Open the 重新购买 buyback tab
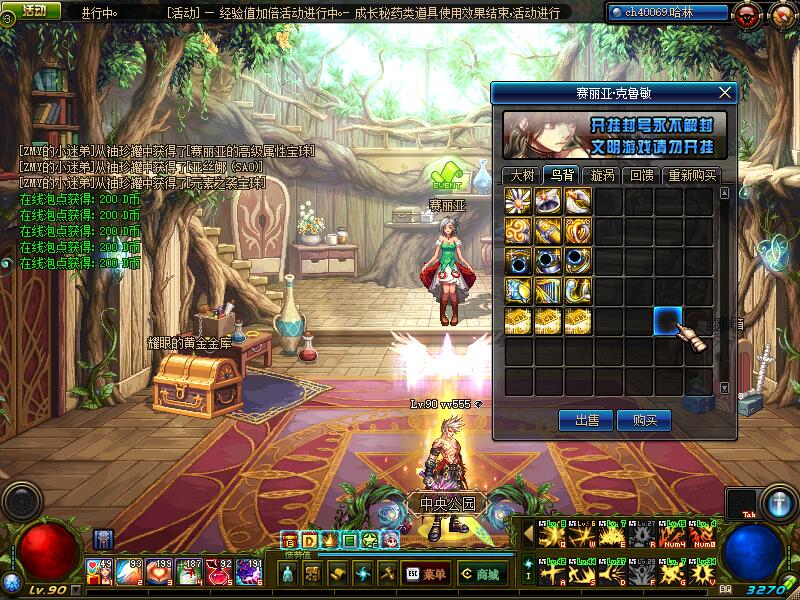 692,175
